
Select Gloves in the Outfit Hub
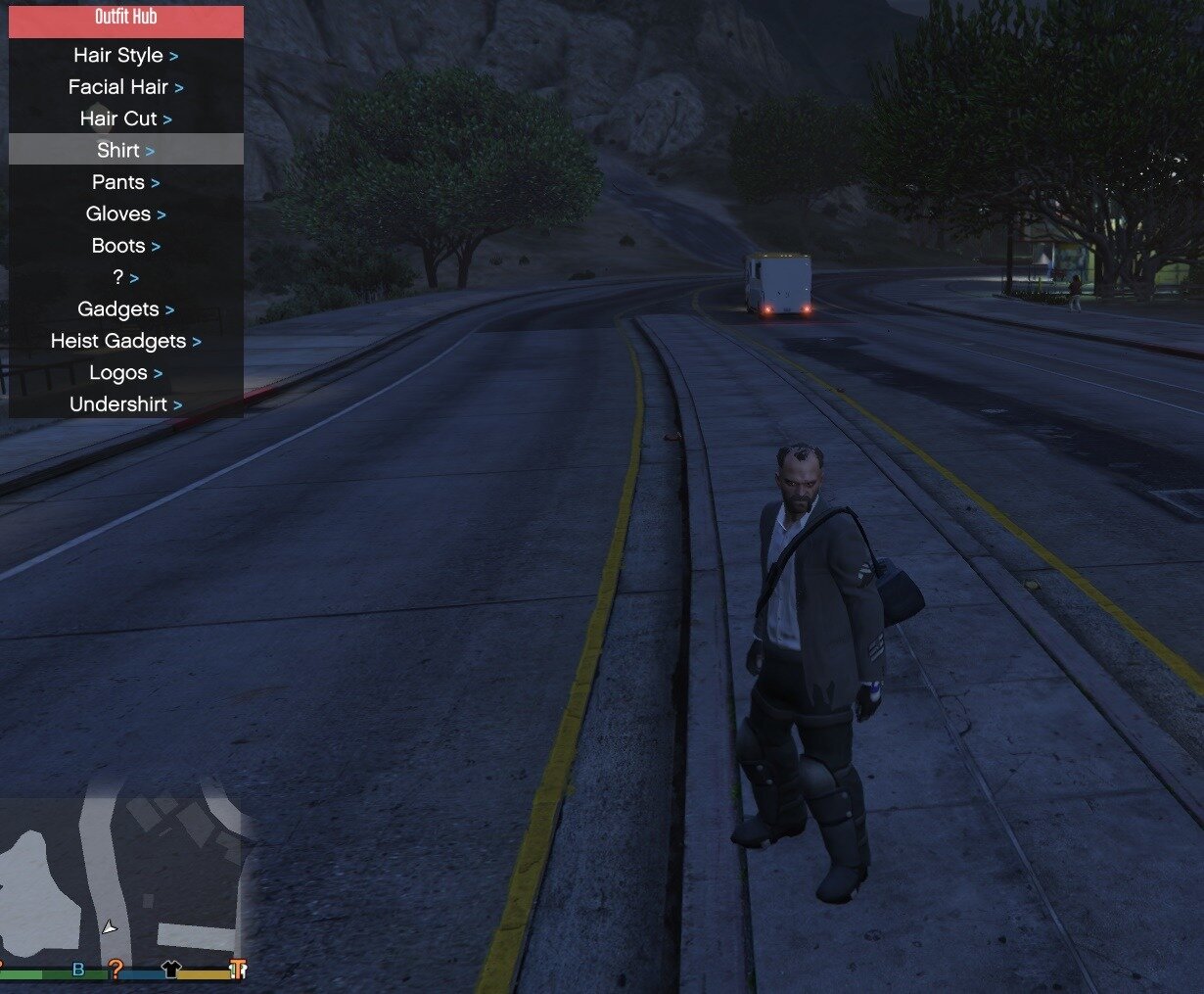pos(125,213)
